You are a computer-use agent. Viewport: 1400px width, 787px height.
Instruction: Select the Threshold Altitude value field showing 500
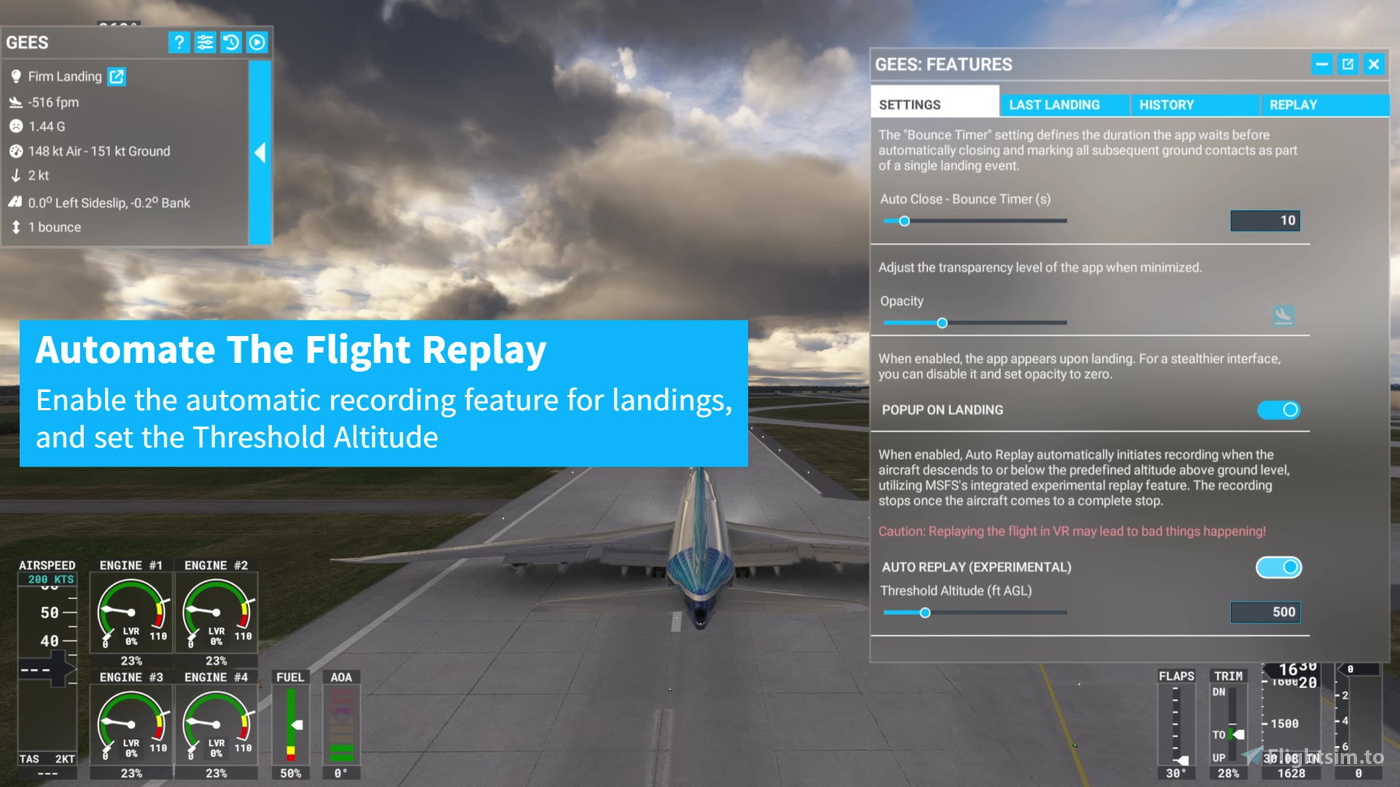point(1265,611)
